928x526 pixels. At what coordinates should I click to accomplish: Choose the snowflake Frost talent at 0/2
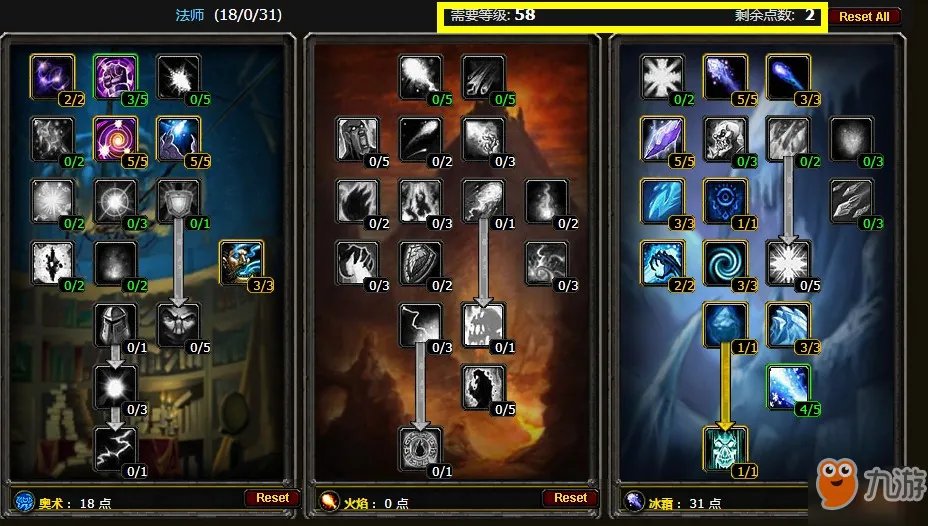(x=662, y=76)
